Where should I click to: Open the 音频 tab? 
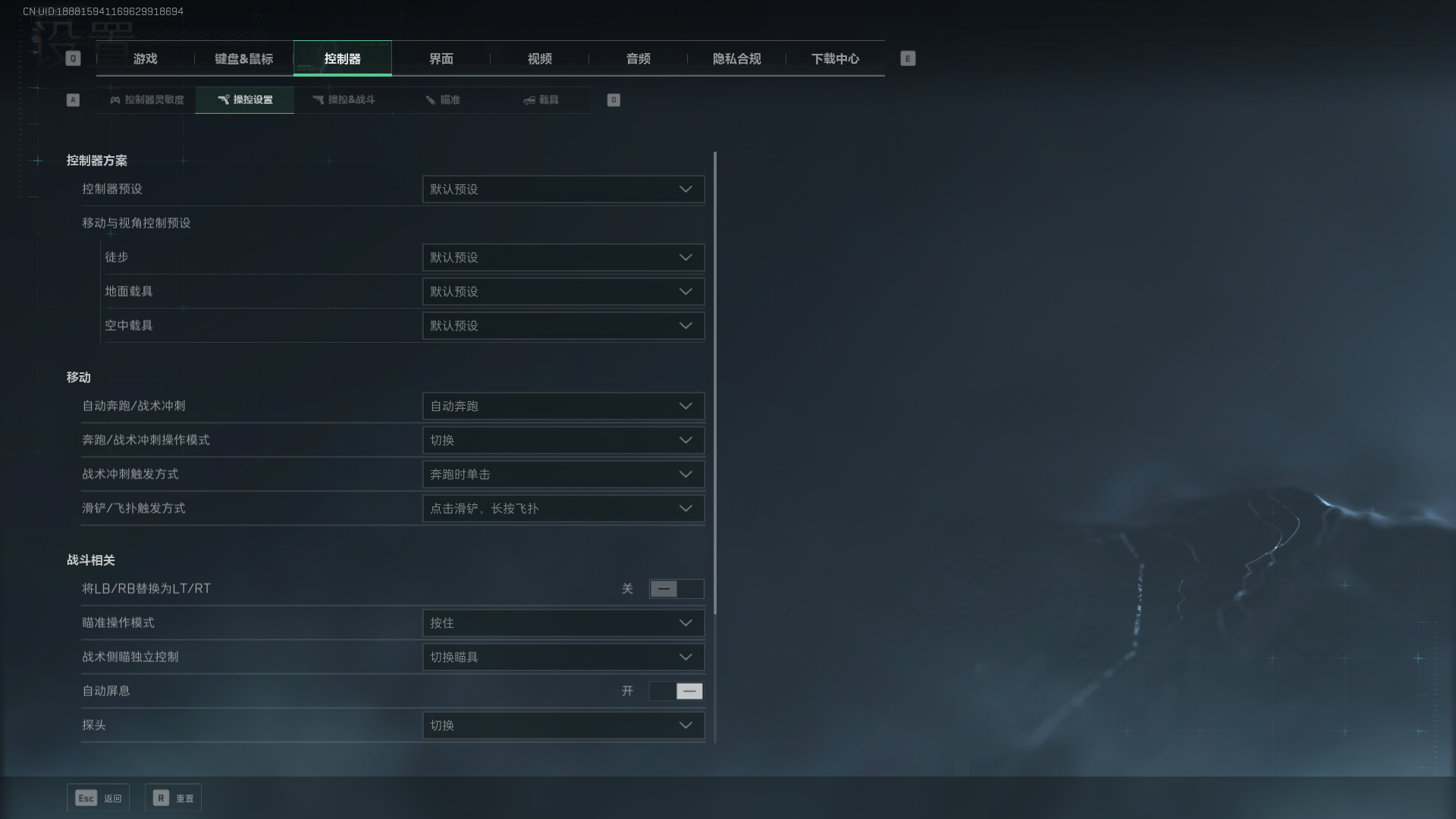pyautogui.click(x=638, y=58)
